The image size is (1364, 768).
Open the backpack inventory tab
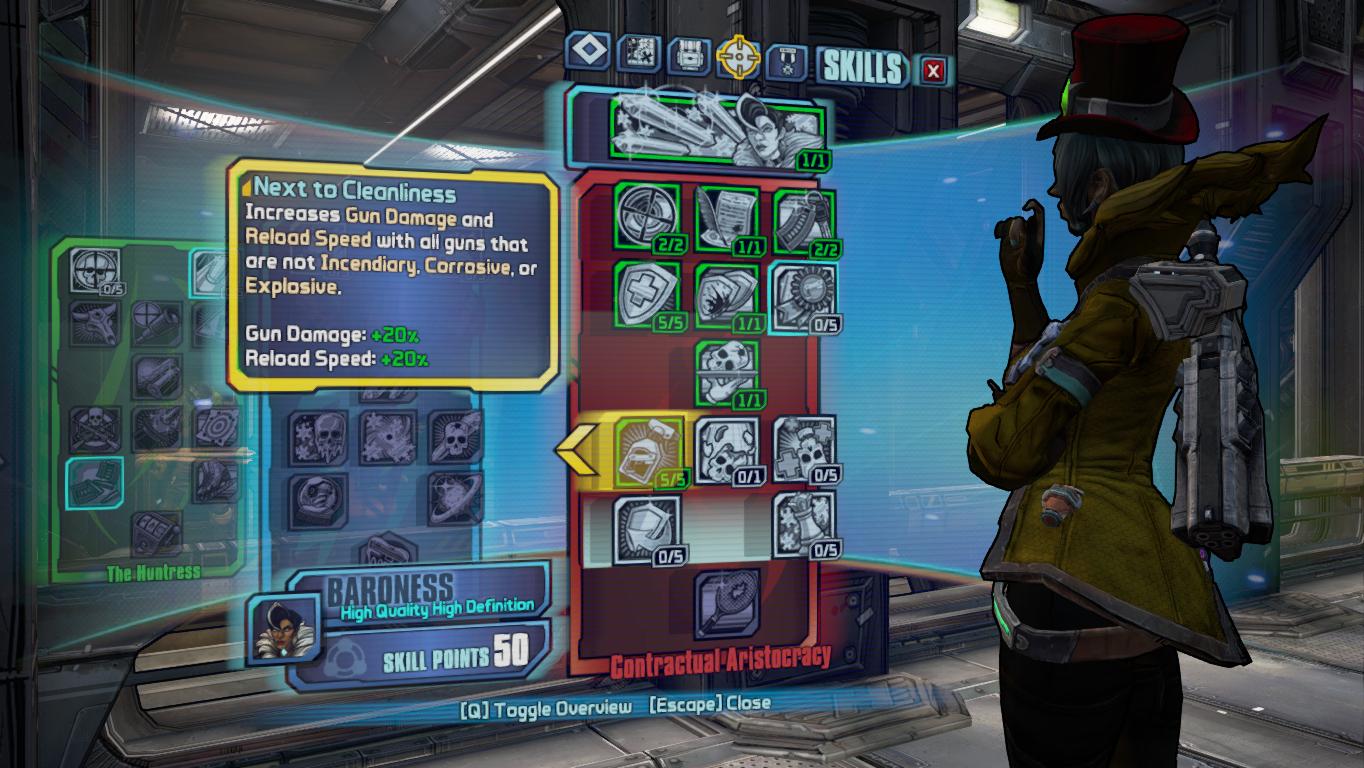tap(689, 55)
